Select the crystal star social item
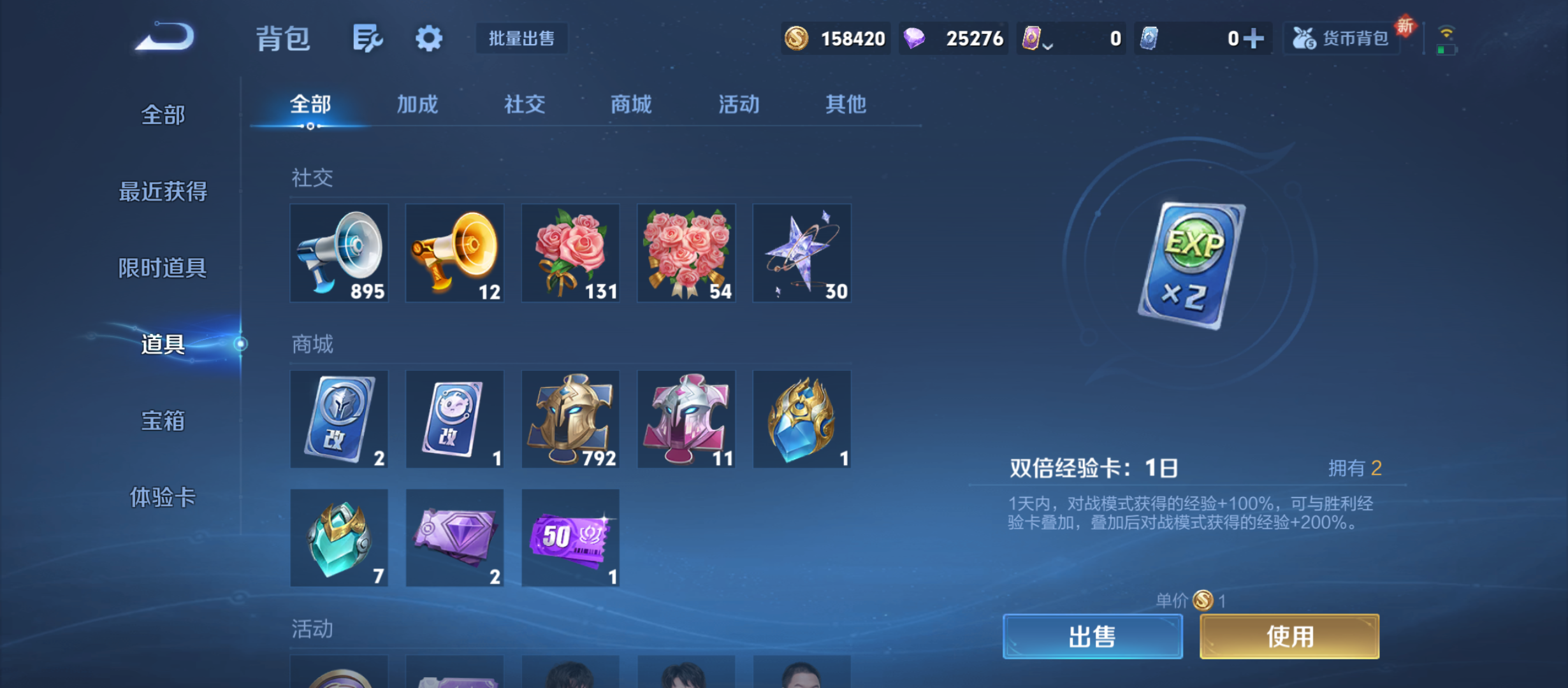 click(801, 252)
